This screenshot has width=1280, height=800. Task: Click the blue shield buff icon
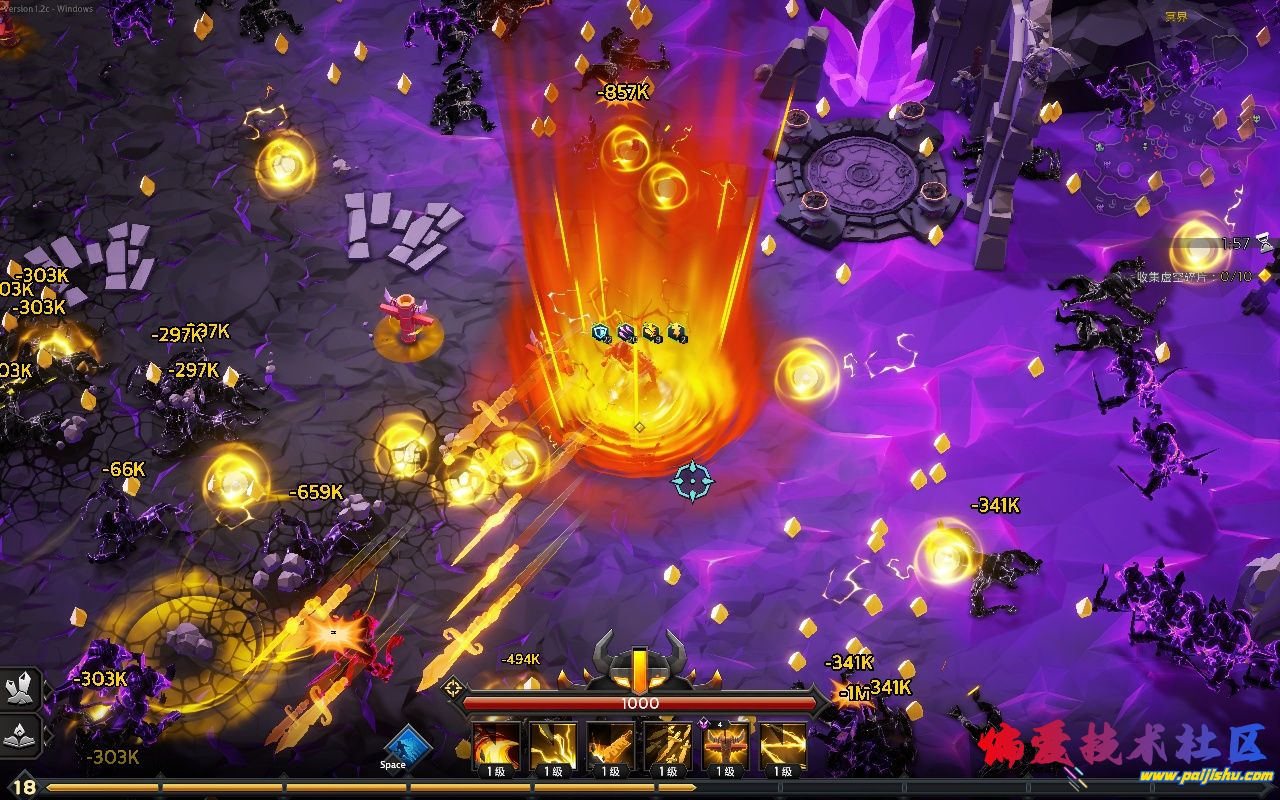(601, 333)
